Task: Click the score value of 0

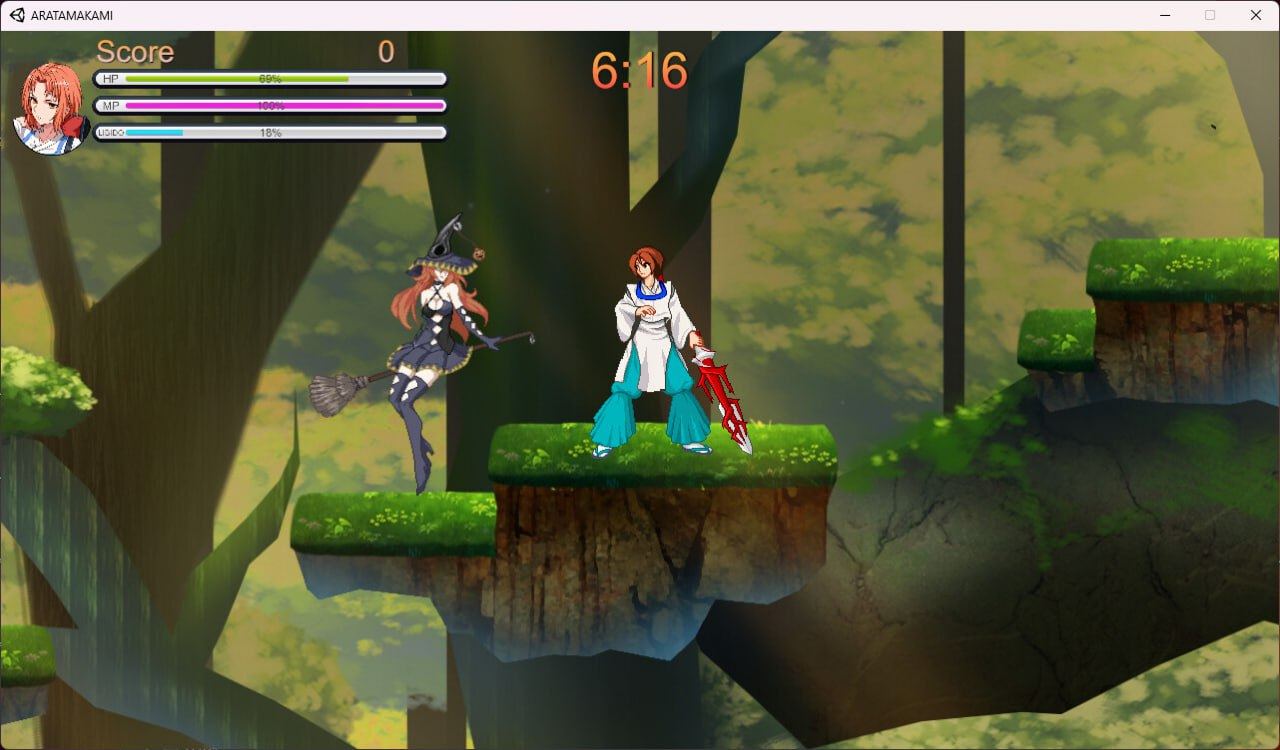Action: point(386,51)
